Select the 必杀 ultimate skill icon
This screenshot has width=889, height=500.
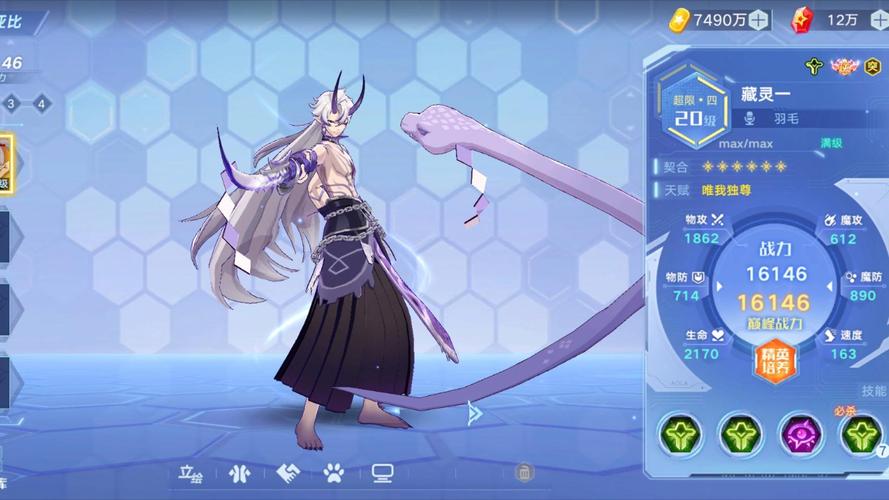(x=861, y=433)
